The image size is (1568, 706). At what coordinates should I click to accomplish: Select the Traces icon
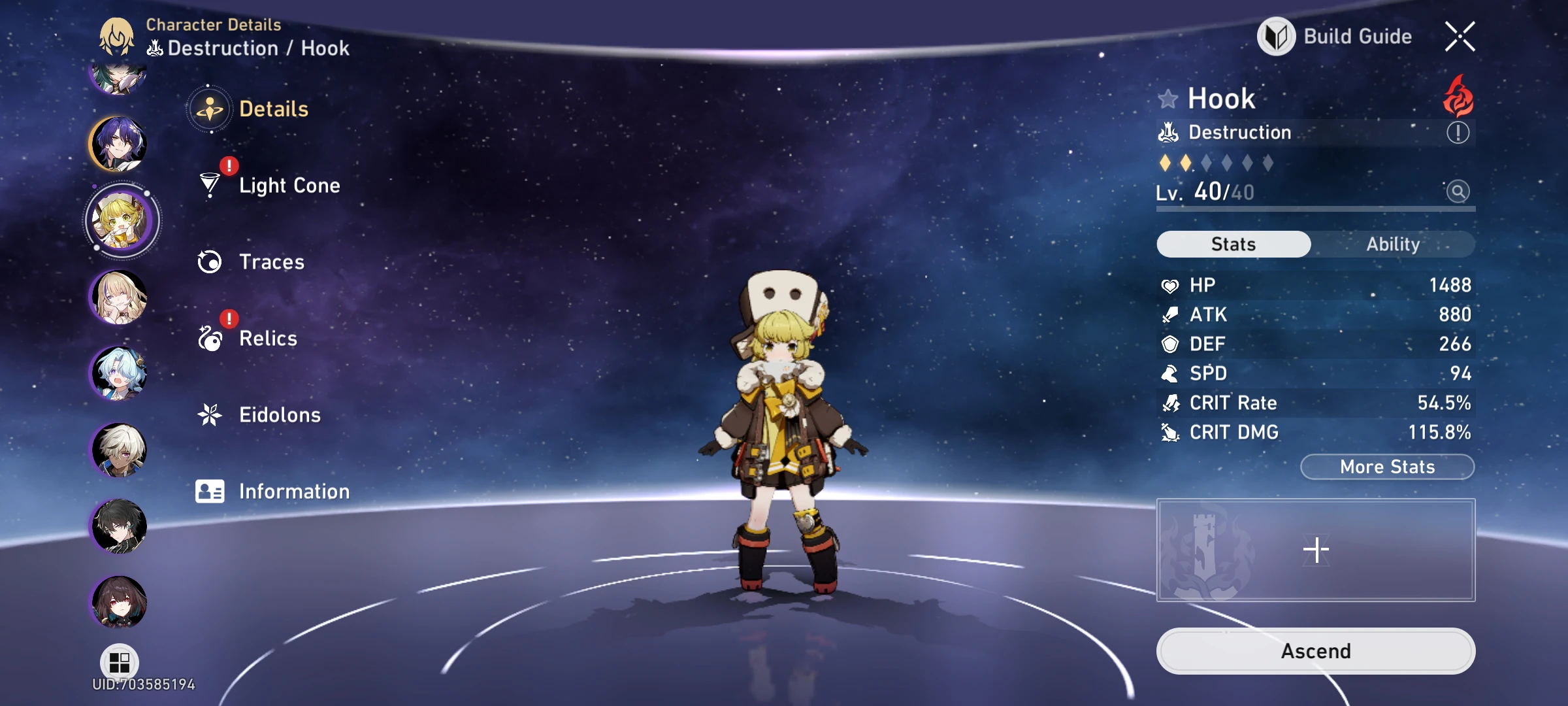coord(208,261)
